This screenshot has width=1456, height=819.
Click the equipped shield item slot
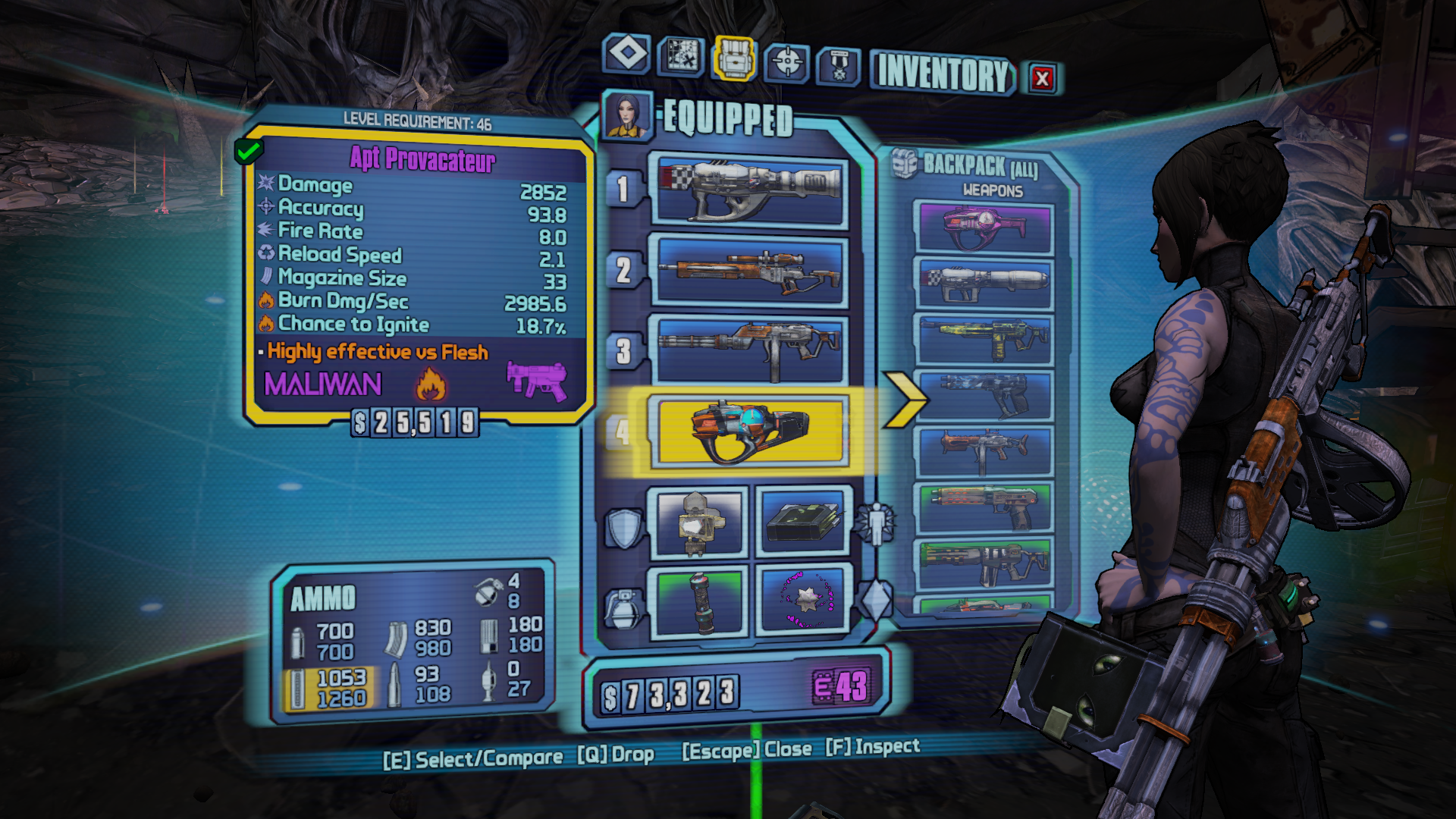(698, 522)
